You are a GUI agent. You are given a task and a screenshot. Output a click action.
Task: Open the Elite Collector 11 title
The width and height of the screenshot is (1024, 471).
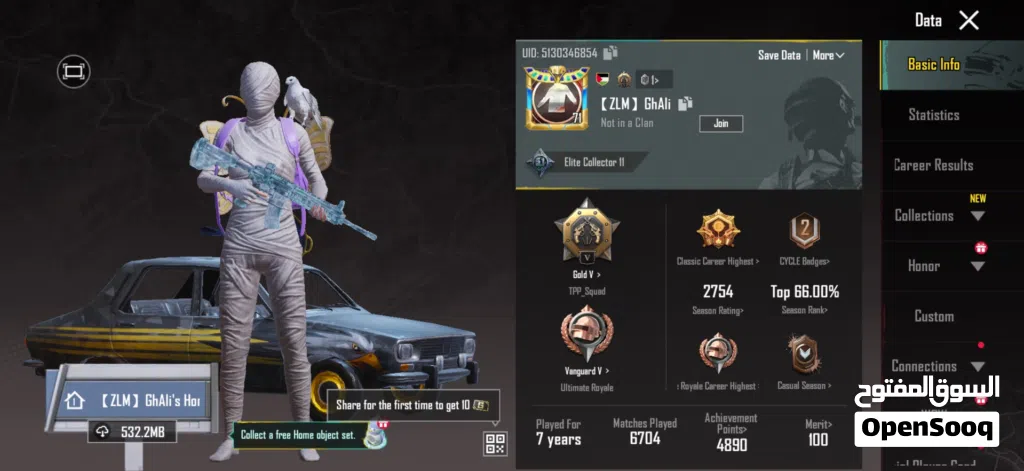590,162
